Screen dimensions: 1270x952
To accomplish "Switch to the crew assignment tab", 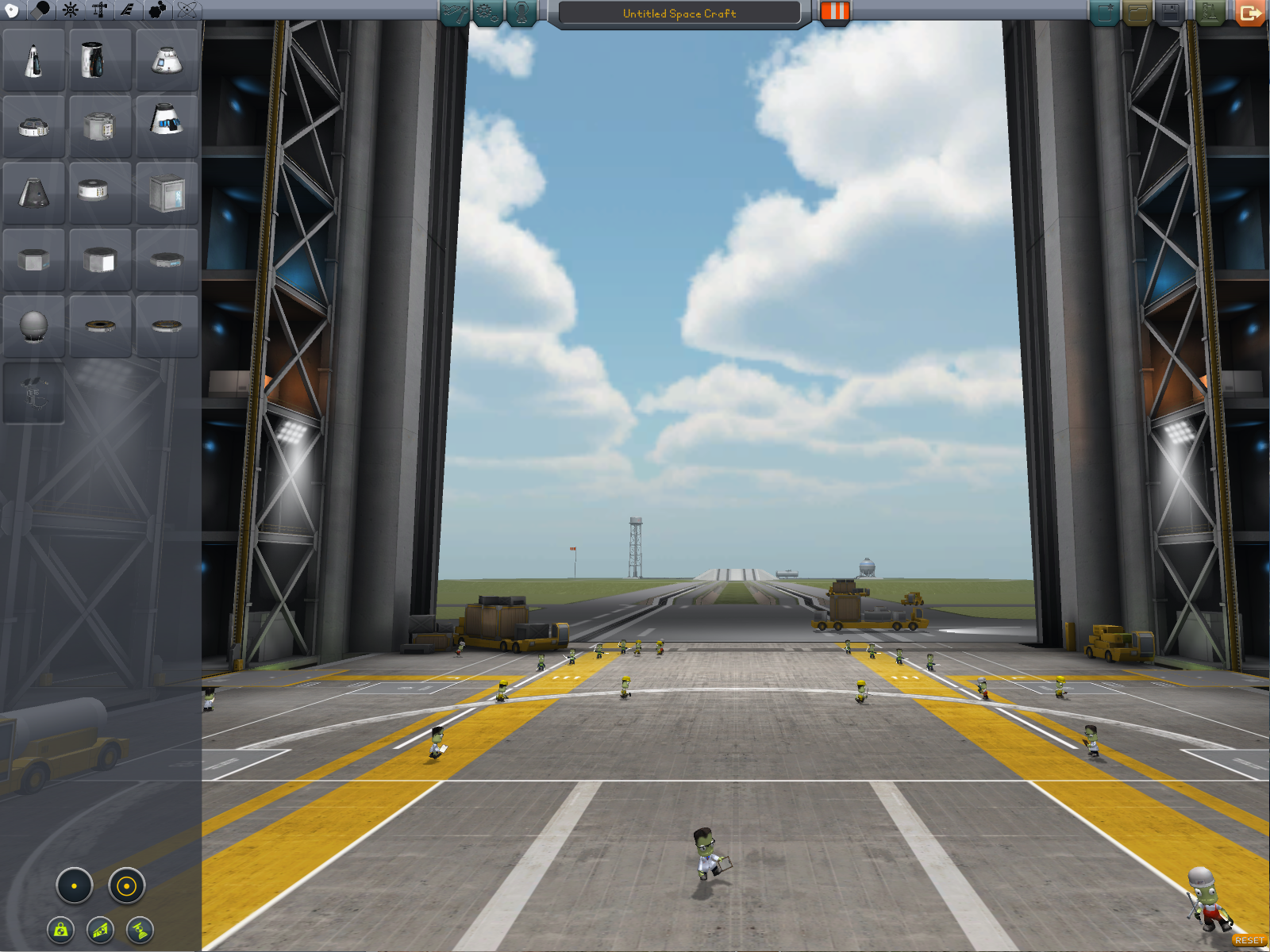I will 521,12.
